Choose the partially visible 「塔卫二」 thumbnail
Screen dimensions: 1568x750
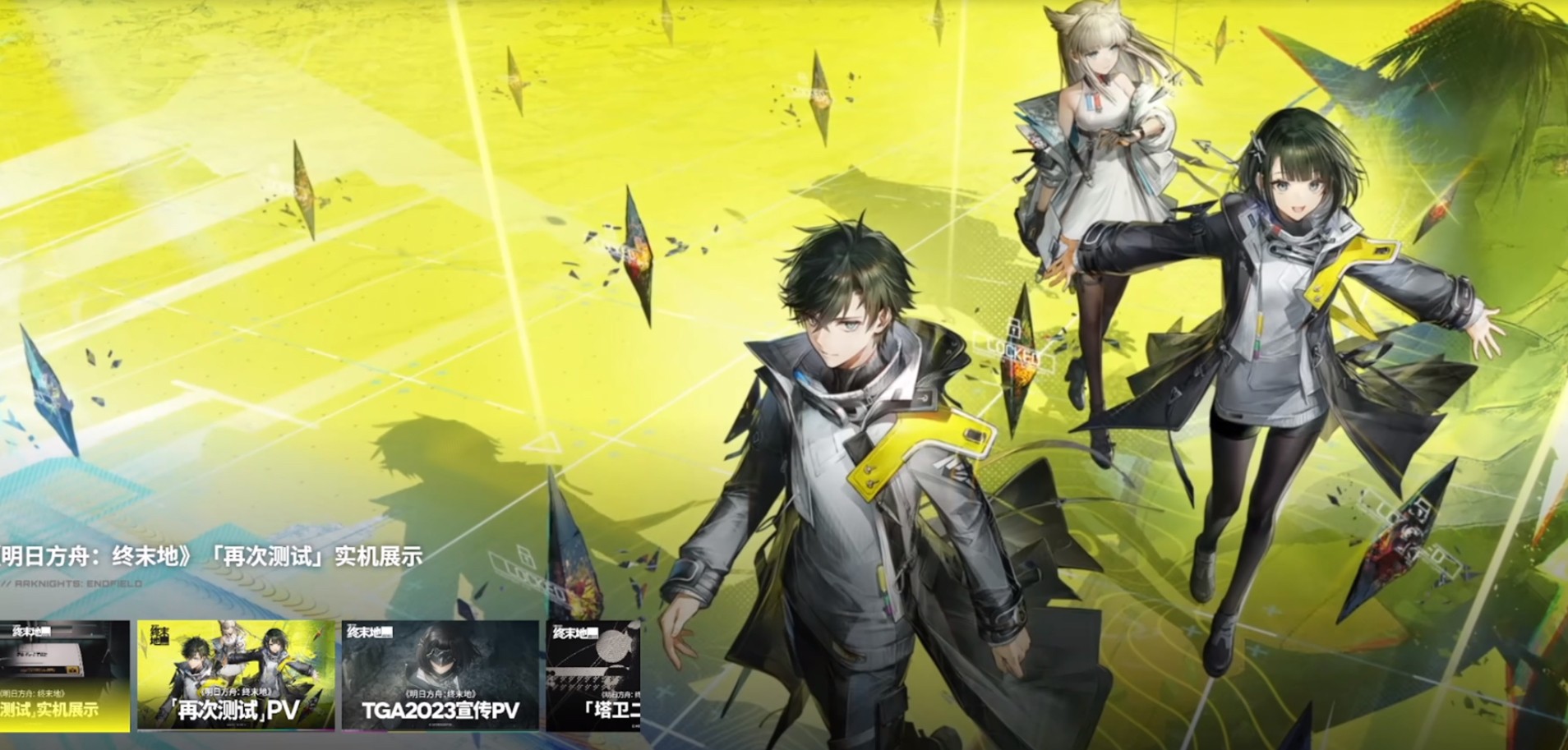click(593, 675)
